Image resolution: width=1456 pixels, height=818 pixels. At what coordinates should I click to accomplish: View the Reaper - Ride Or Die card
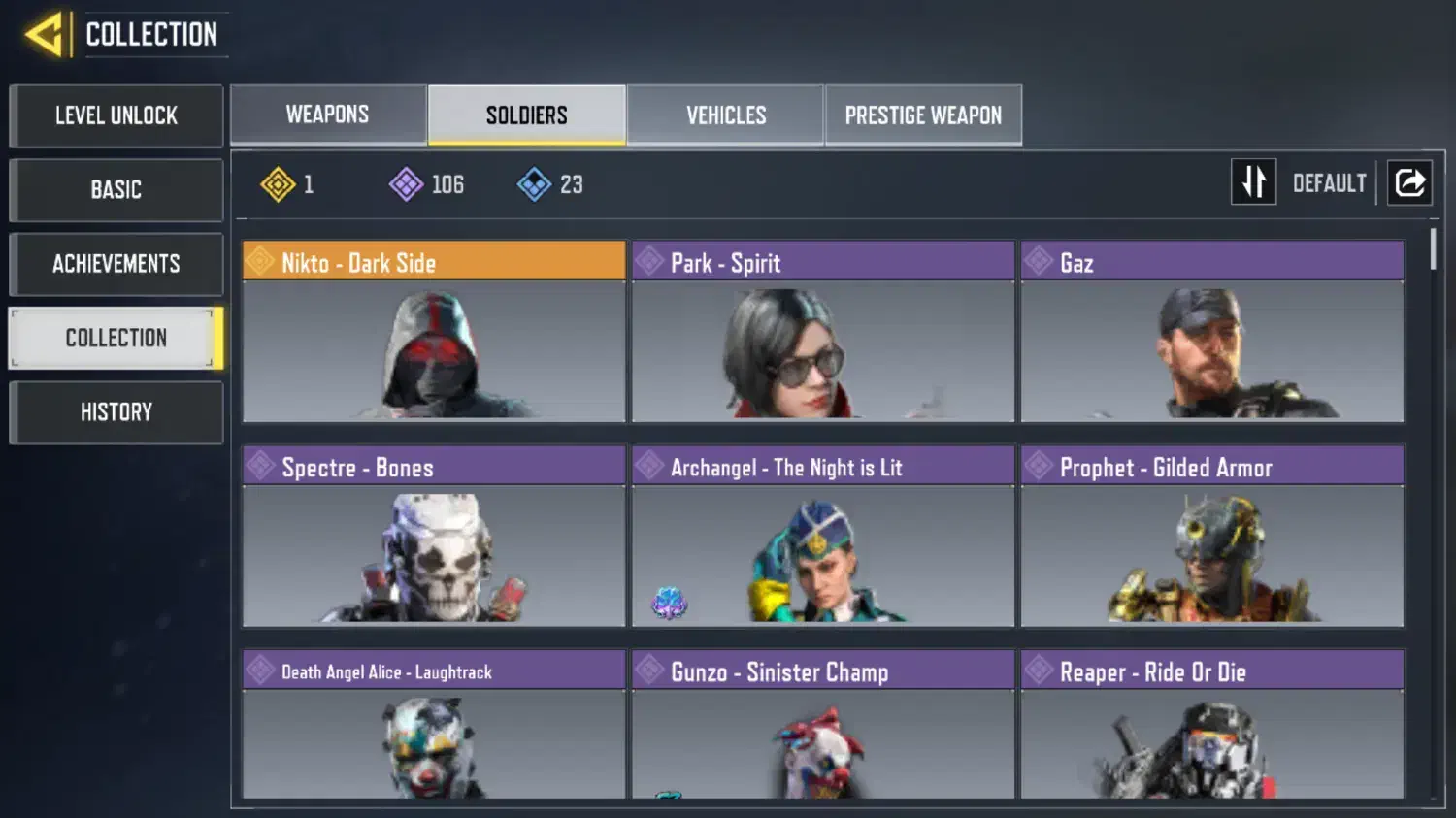pyautogui.click(x=1212, y=724)
